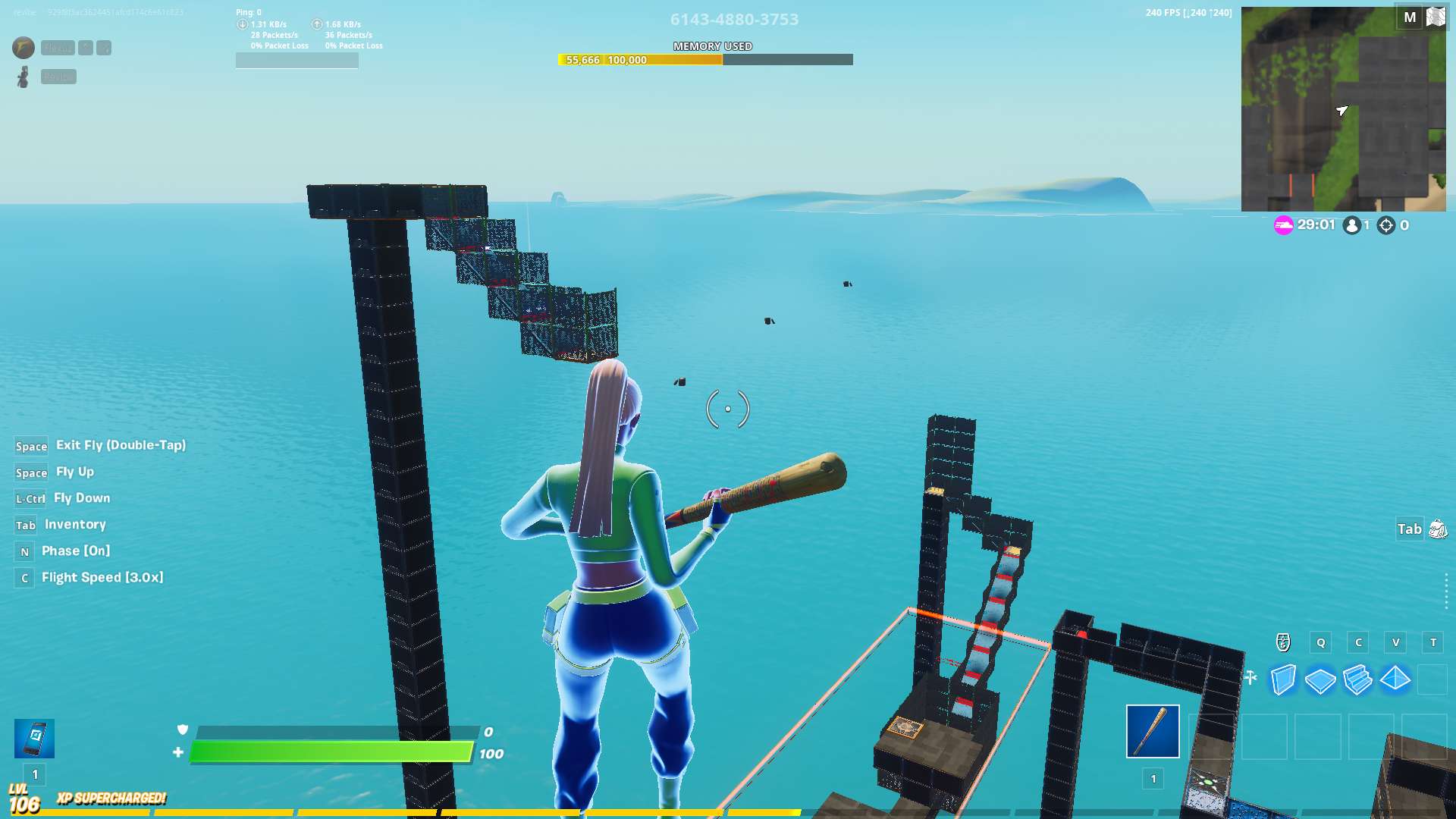
Task: Click the globe emote icon top-left
Action: (23, 48)
